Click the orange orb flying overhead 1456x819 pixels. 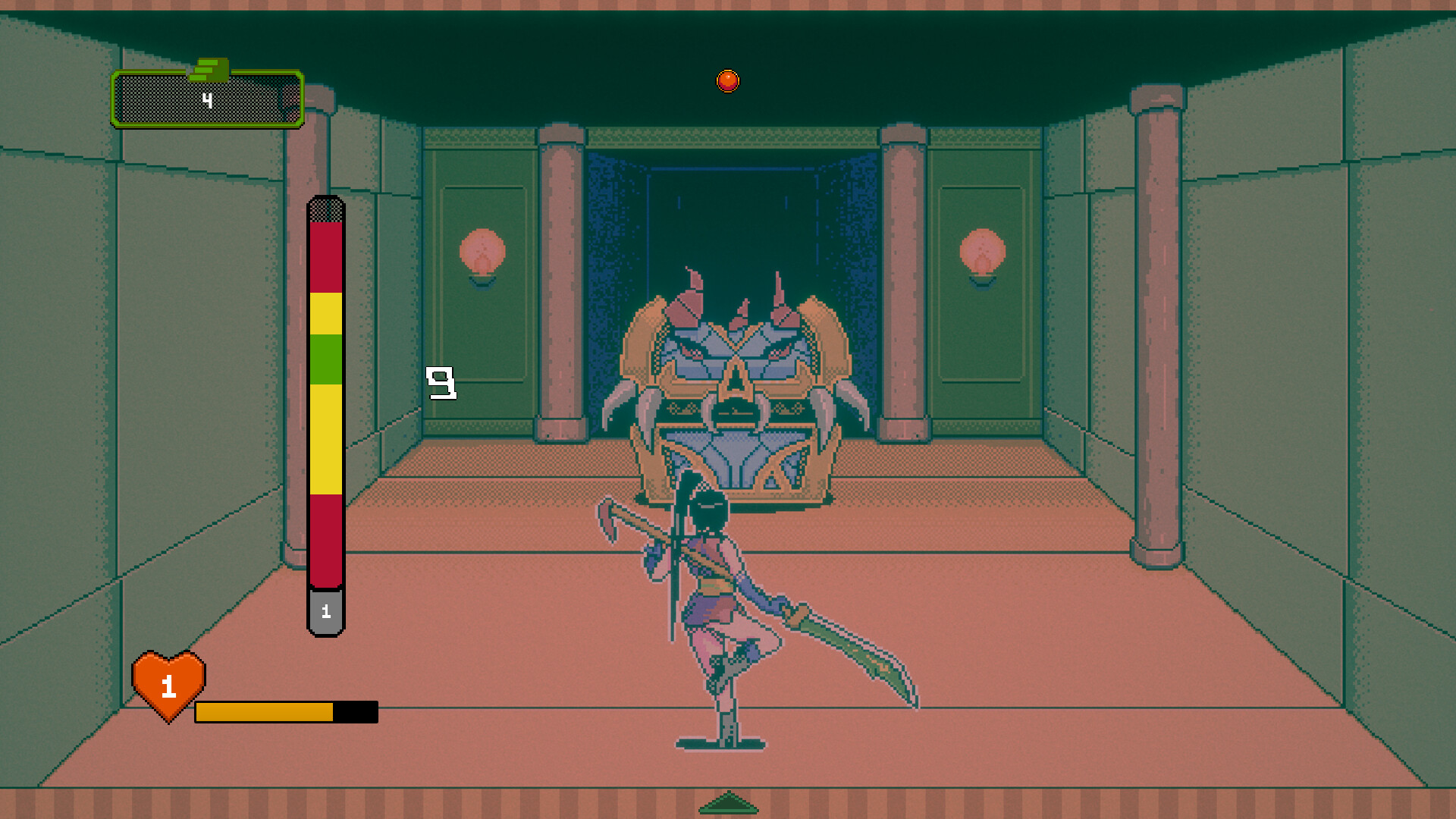pos(727,79)
